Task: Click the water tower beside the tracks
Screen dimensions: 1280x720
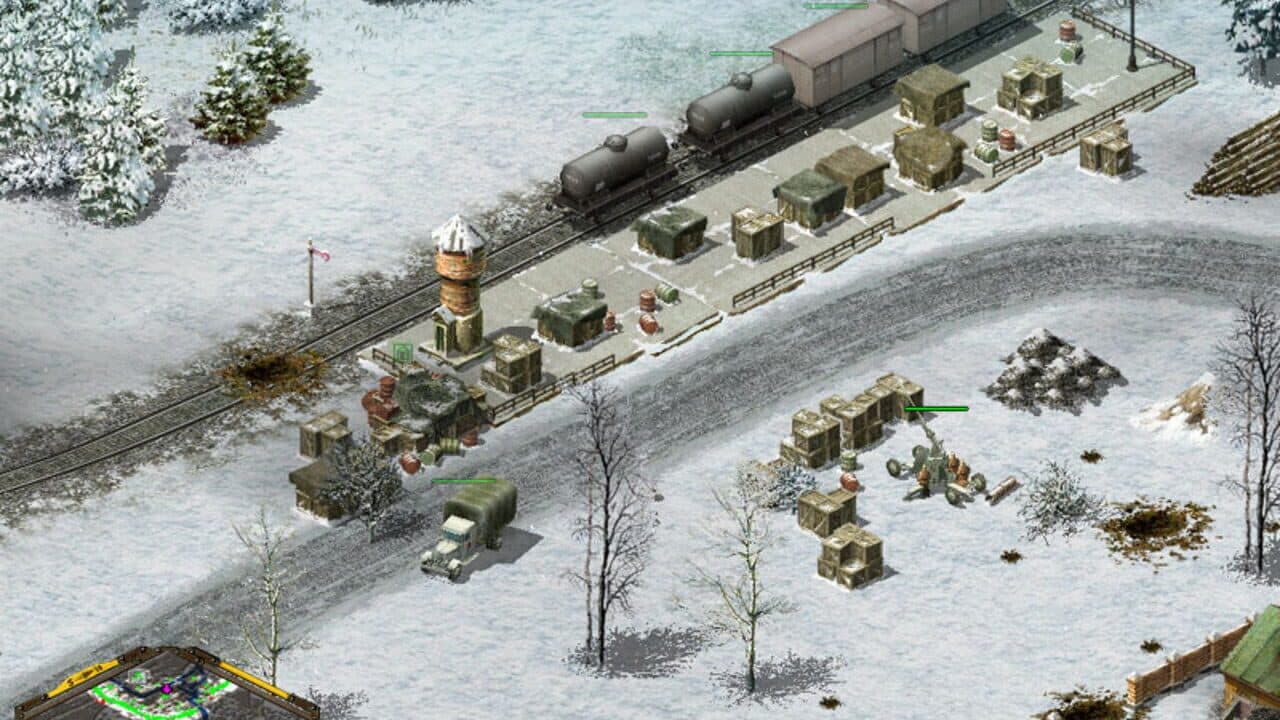Action: pos(460,280)
